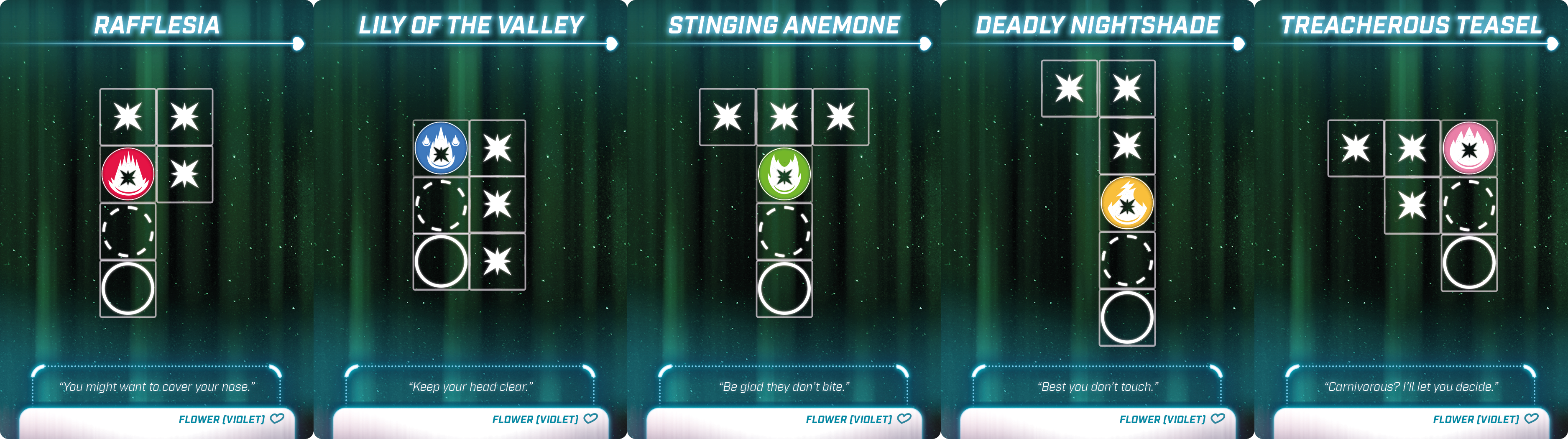Select the Rafflesia card

156,219
